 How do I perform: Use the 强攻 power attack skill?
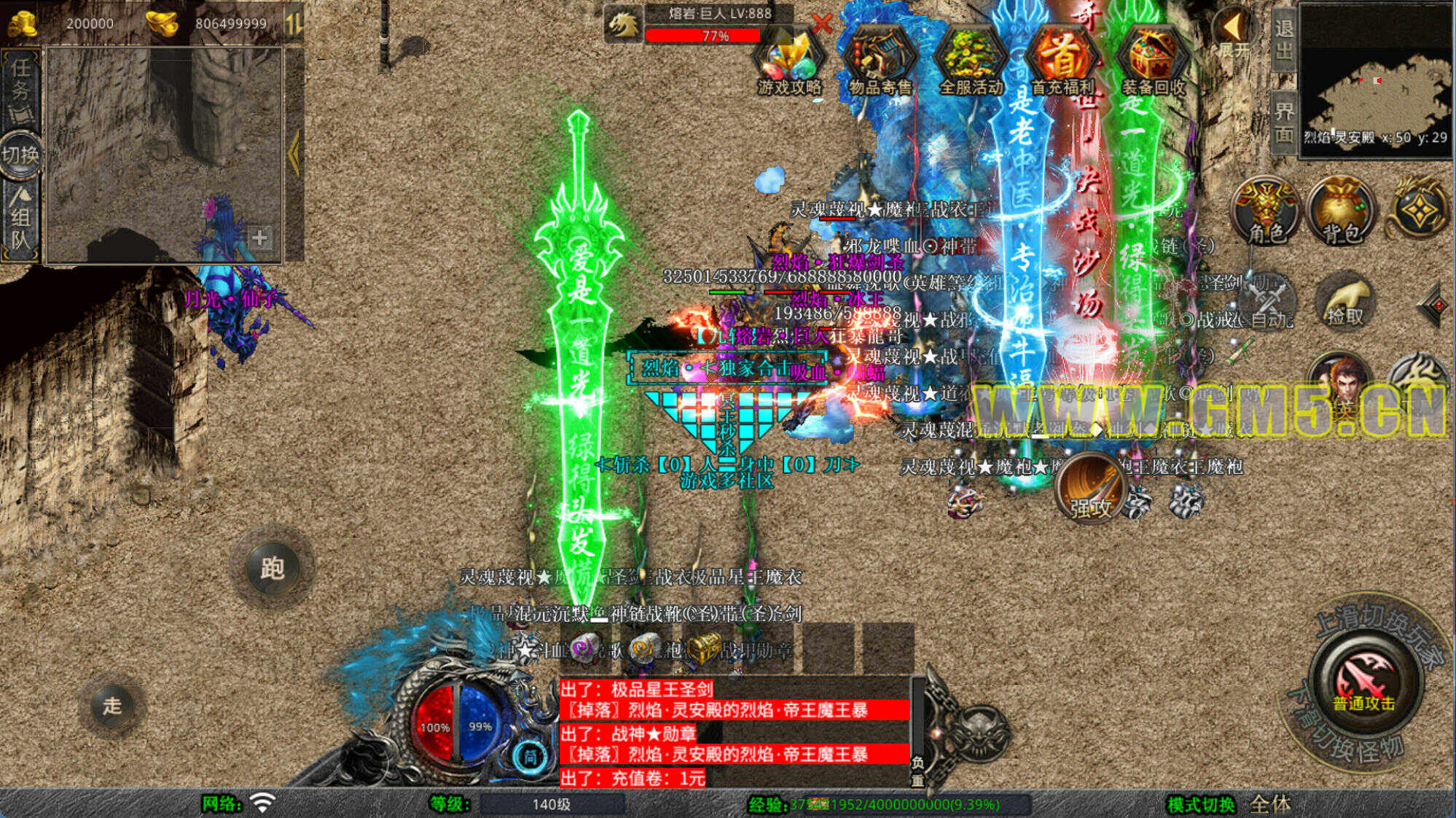pos(1090,488)
